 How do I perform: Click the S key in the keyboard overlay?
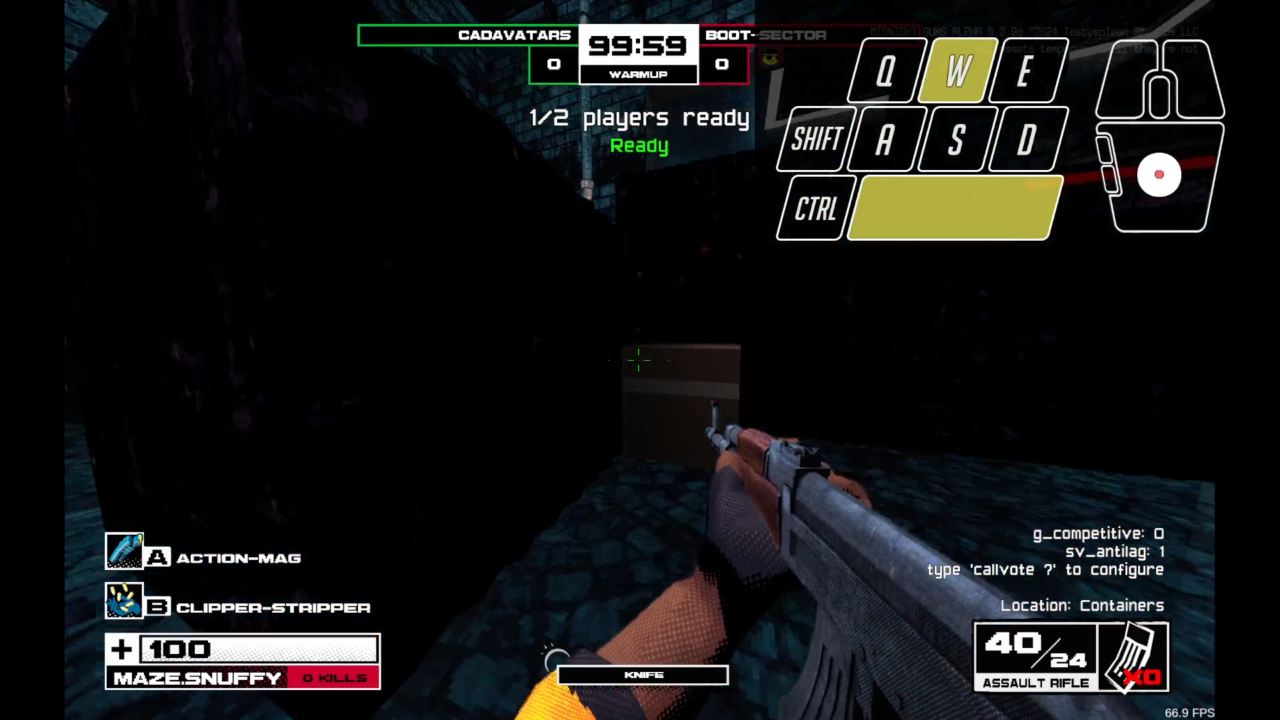(955, 140)
